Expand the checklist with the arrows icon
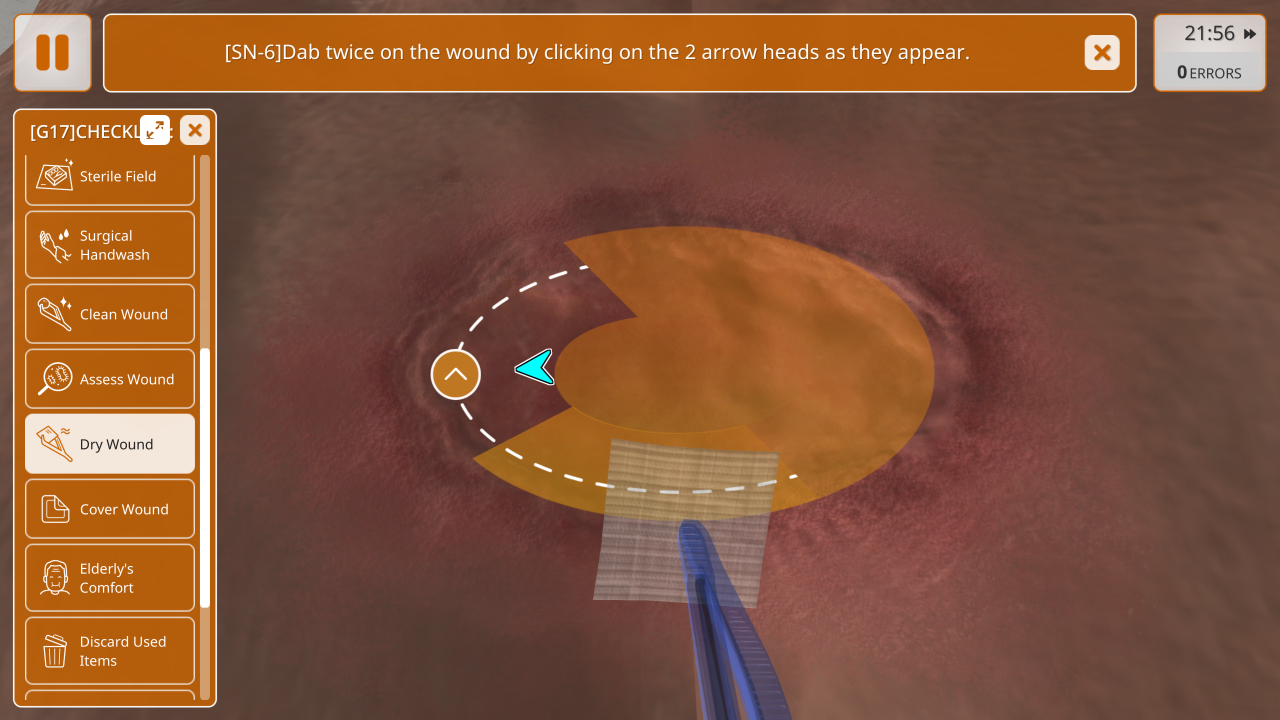 click(155, 130)
